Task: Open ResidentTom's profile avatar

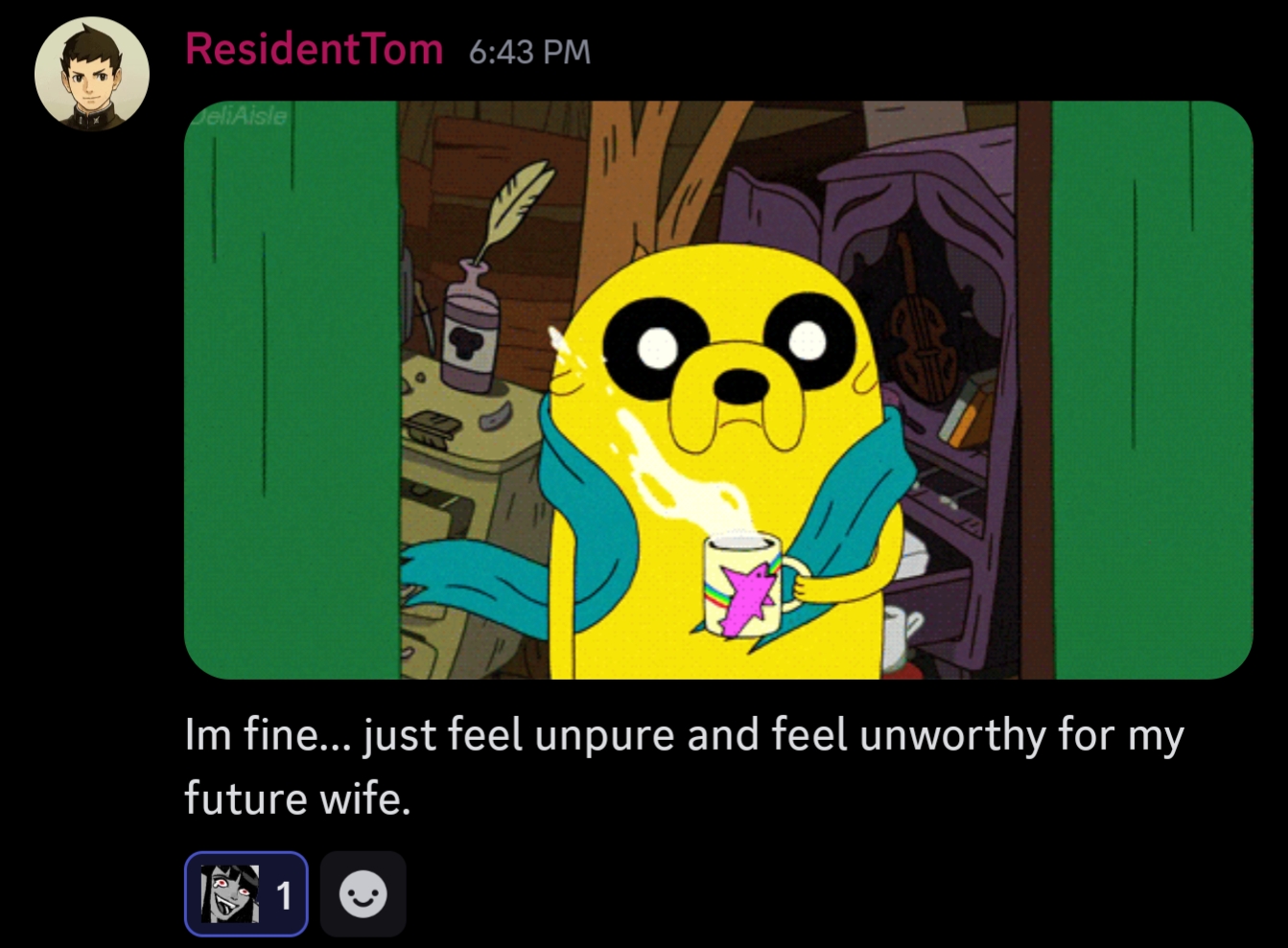Action: click(x=92, y=74)
